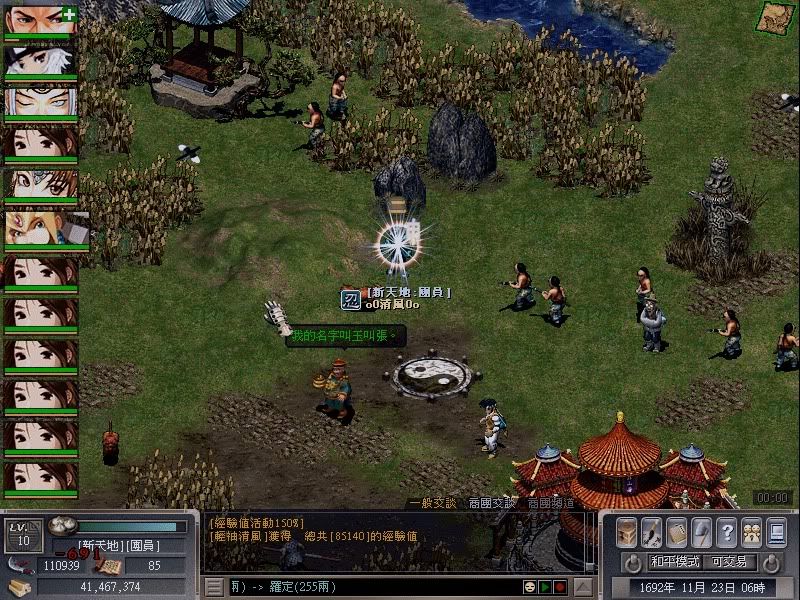
Task: Select the green plus party leader portrait
Action: coord(41,20)
